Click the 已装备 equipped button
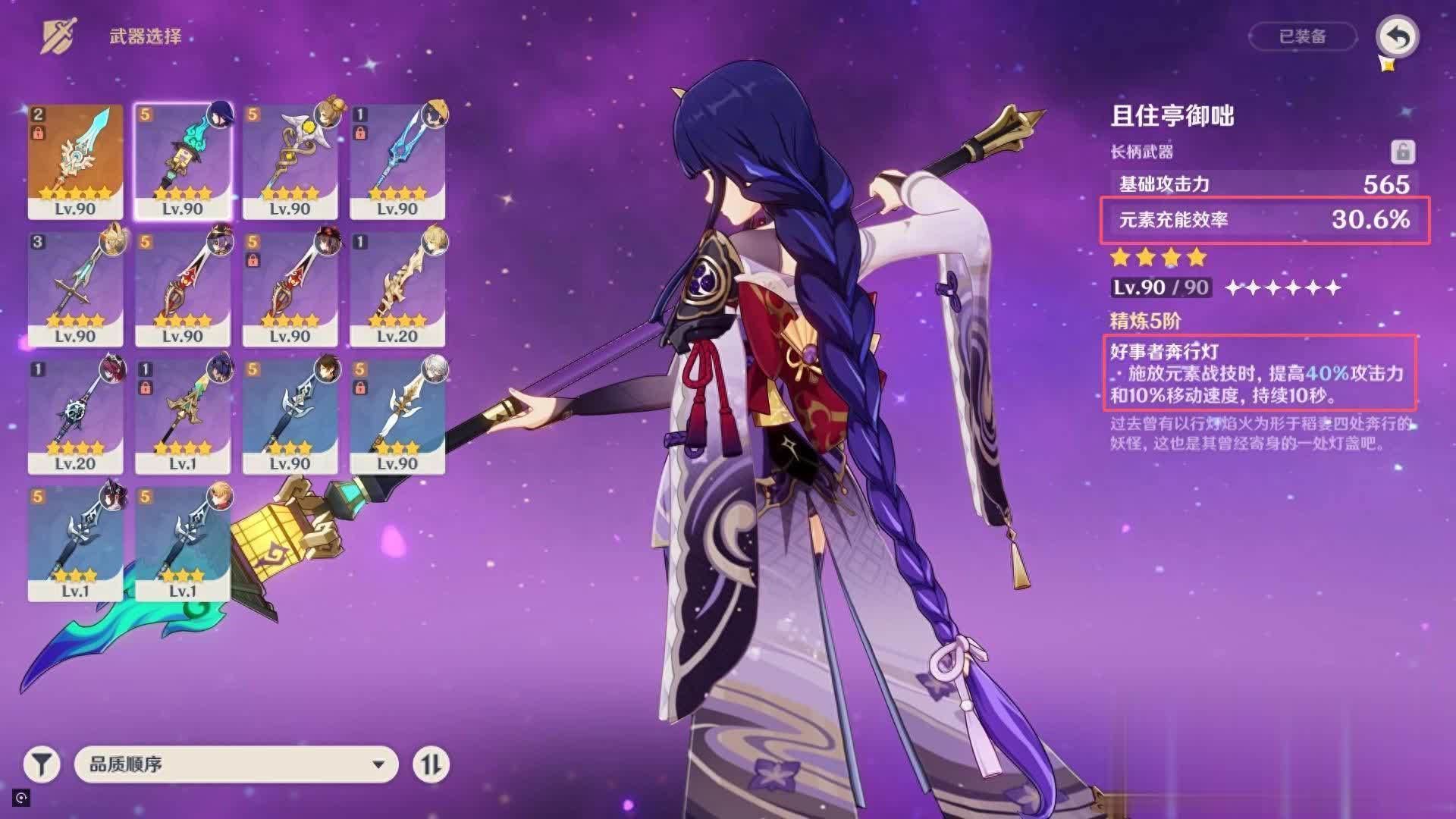 1302,36
